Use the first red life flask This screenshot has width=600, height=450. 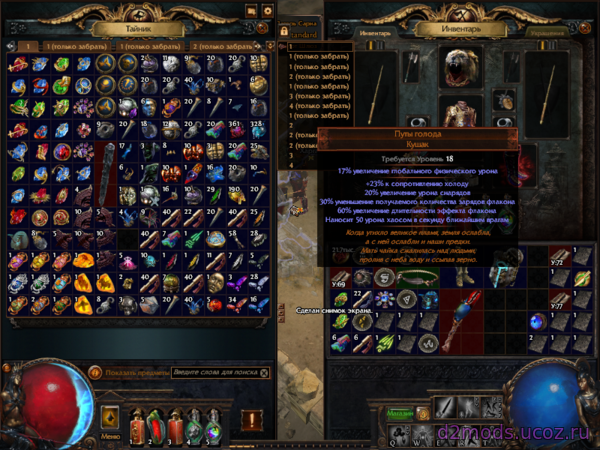(x=136, y=426)
